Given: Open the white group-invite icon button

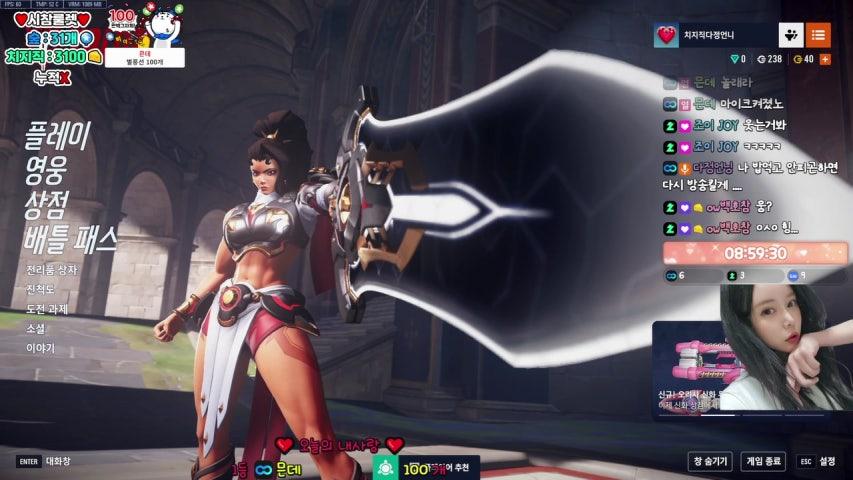Looking at the screenshot, I should click(x=791, y=35).
